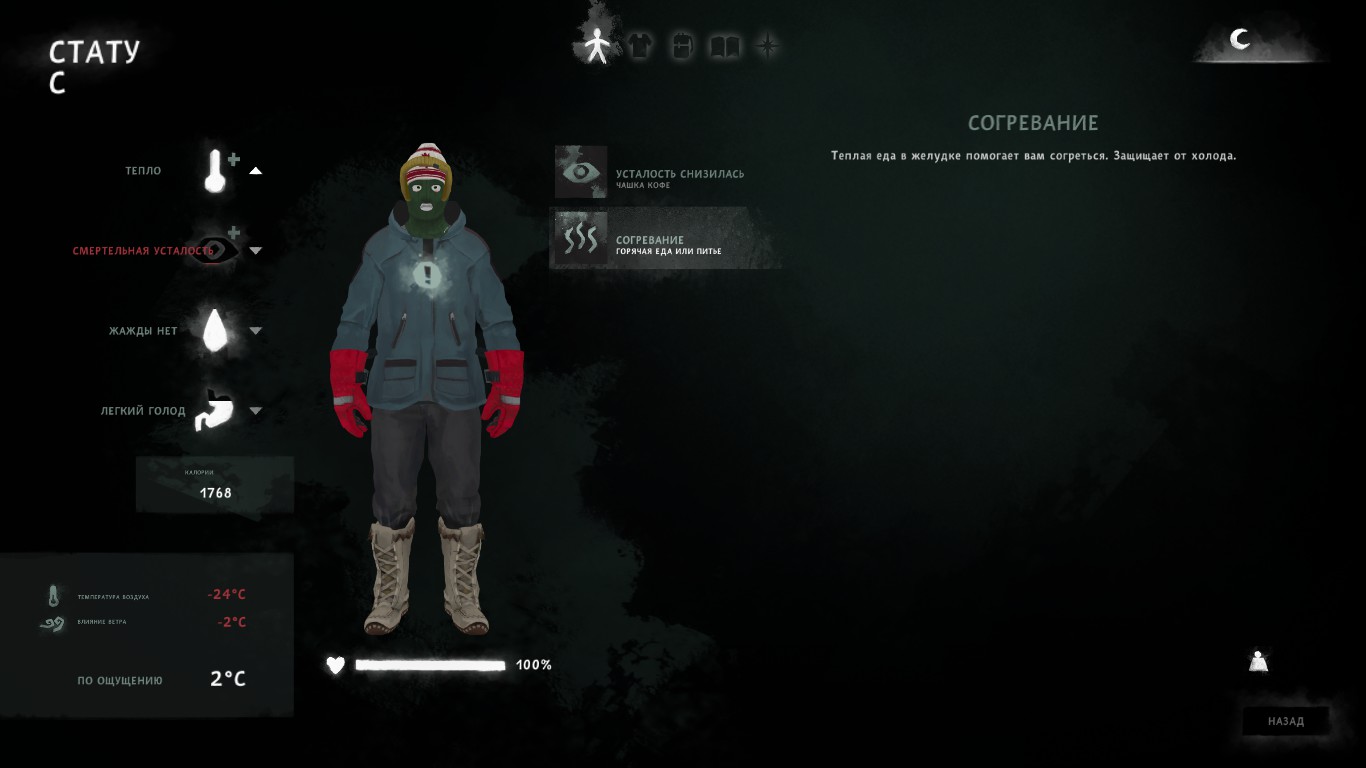Open the Journal book icon
Viewport: 1366px width, 768px height.
point(724,45)
